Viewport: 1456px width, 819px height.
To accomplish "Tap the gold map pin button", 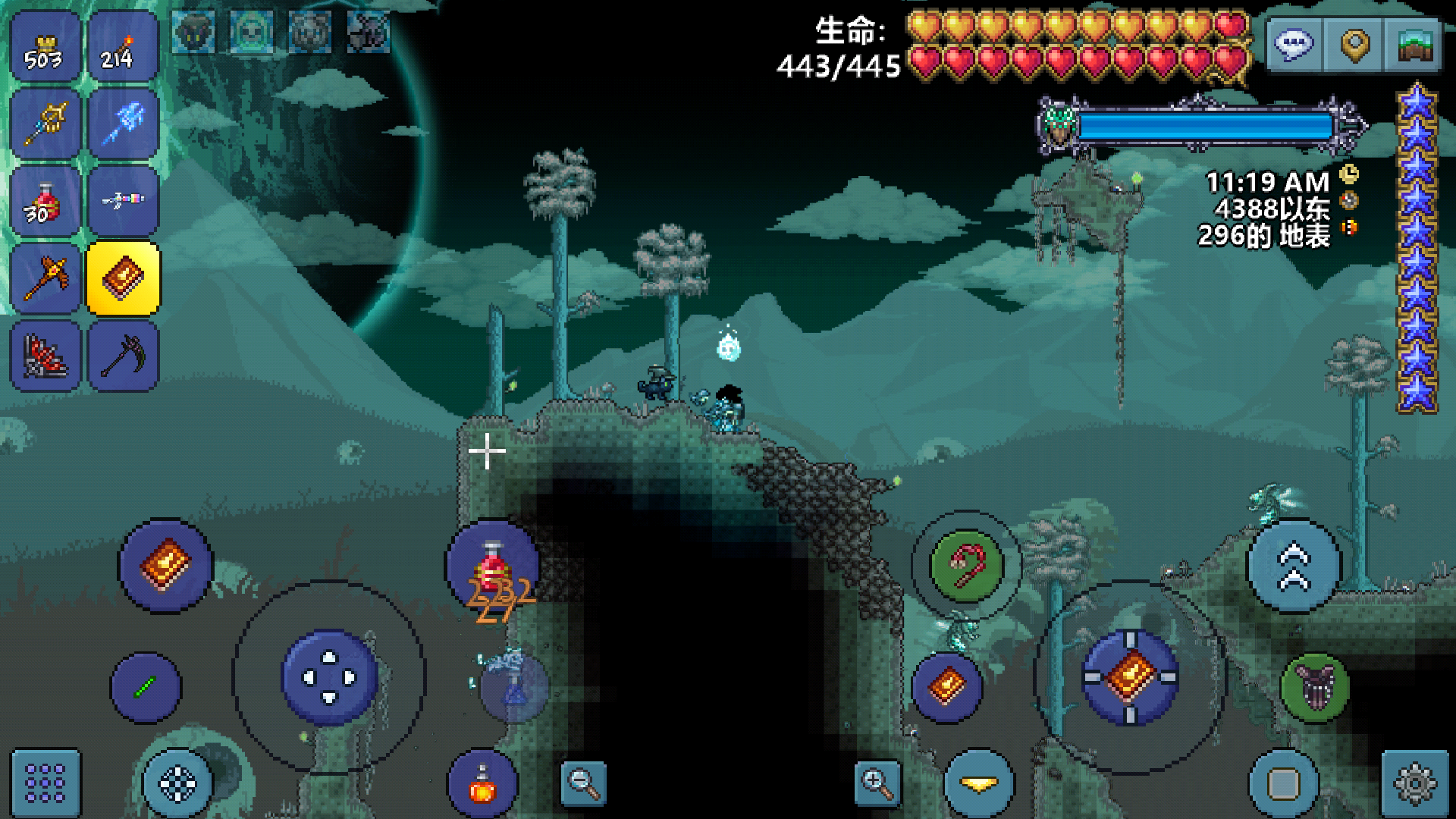I will [1354, 45].
